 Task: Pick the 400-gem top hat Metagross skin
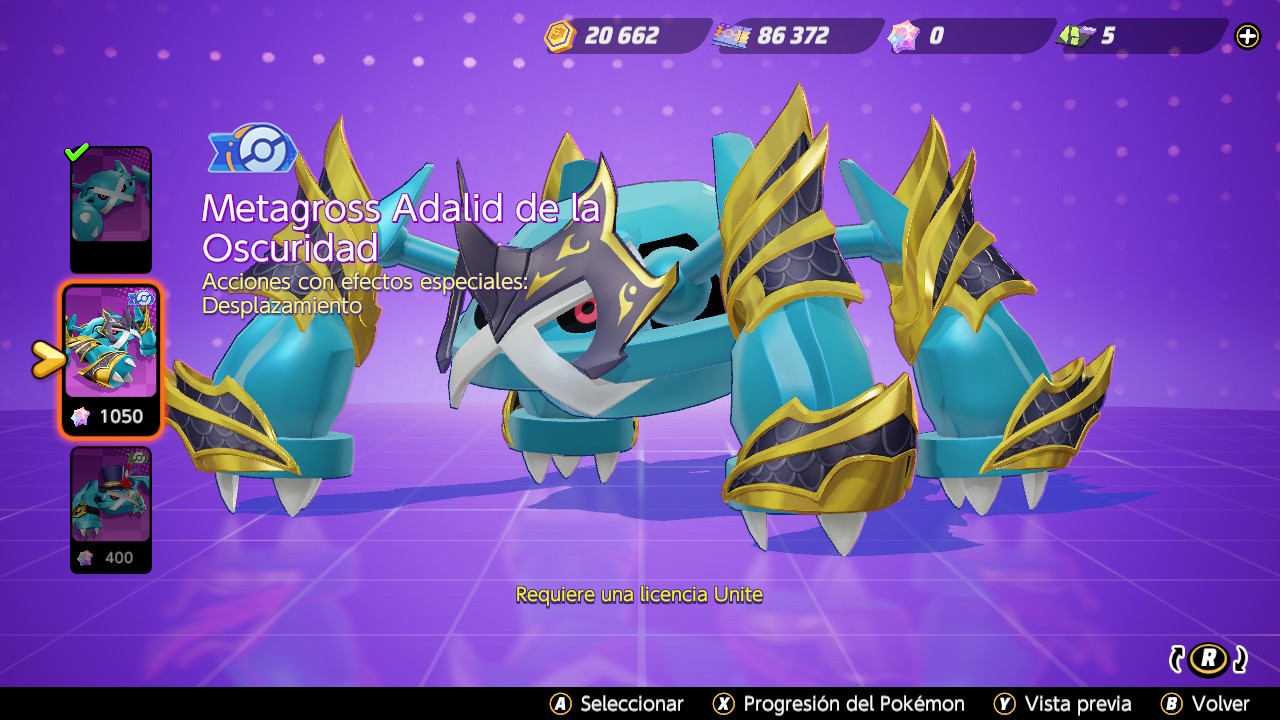point(110,510)
